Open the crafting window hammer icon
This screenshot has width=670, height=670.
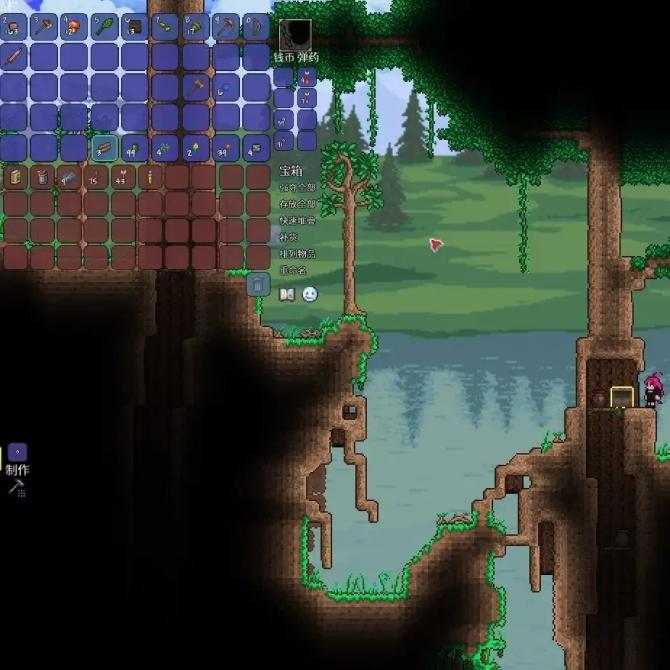17,487
